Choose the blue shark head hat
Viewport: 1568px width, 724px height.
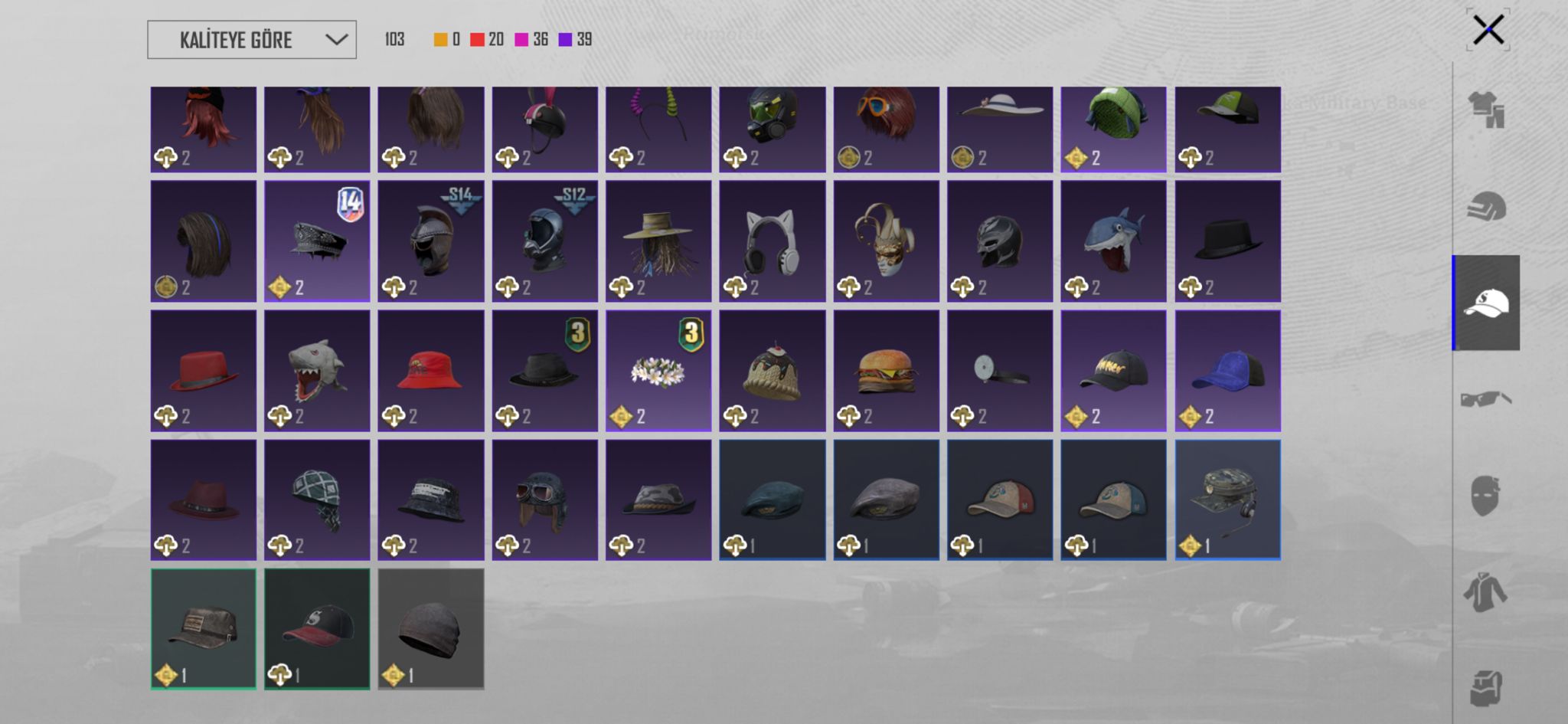[x=1113, y=241]
